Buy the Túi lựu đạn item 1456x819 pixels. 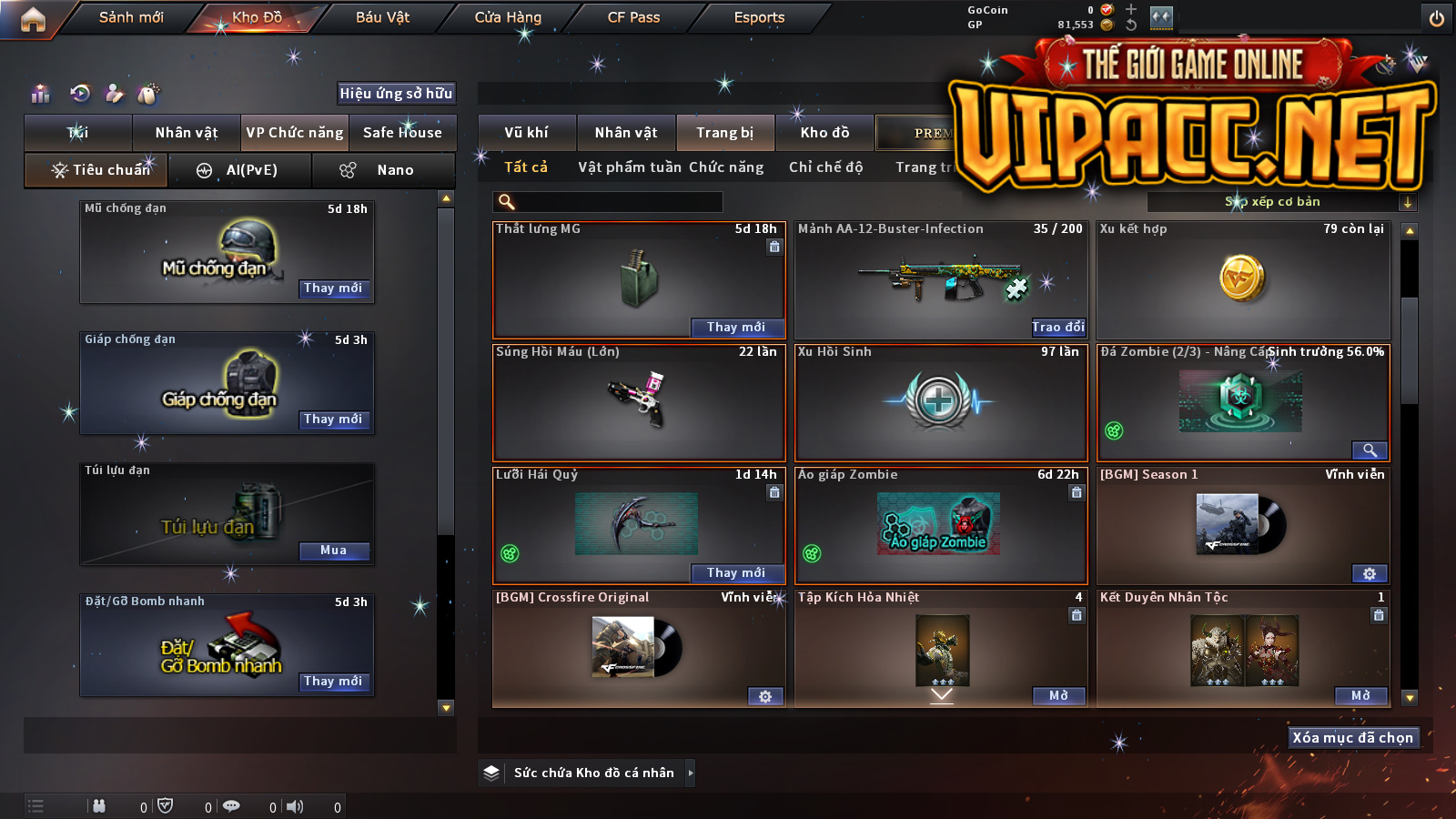pyautogui.click(x=333, y=551)
